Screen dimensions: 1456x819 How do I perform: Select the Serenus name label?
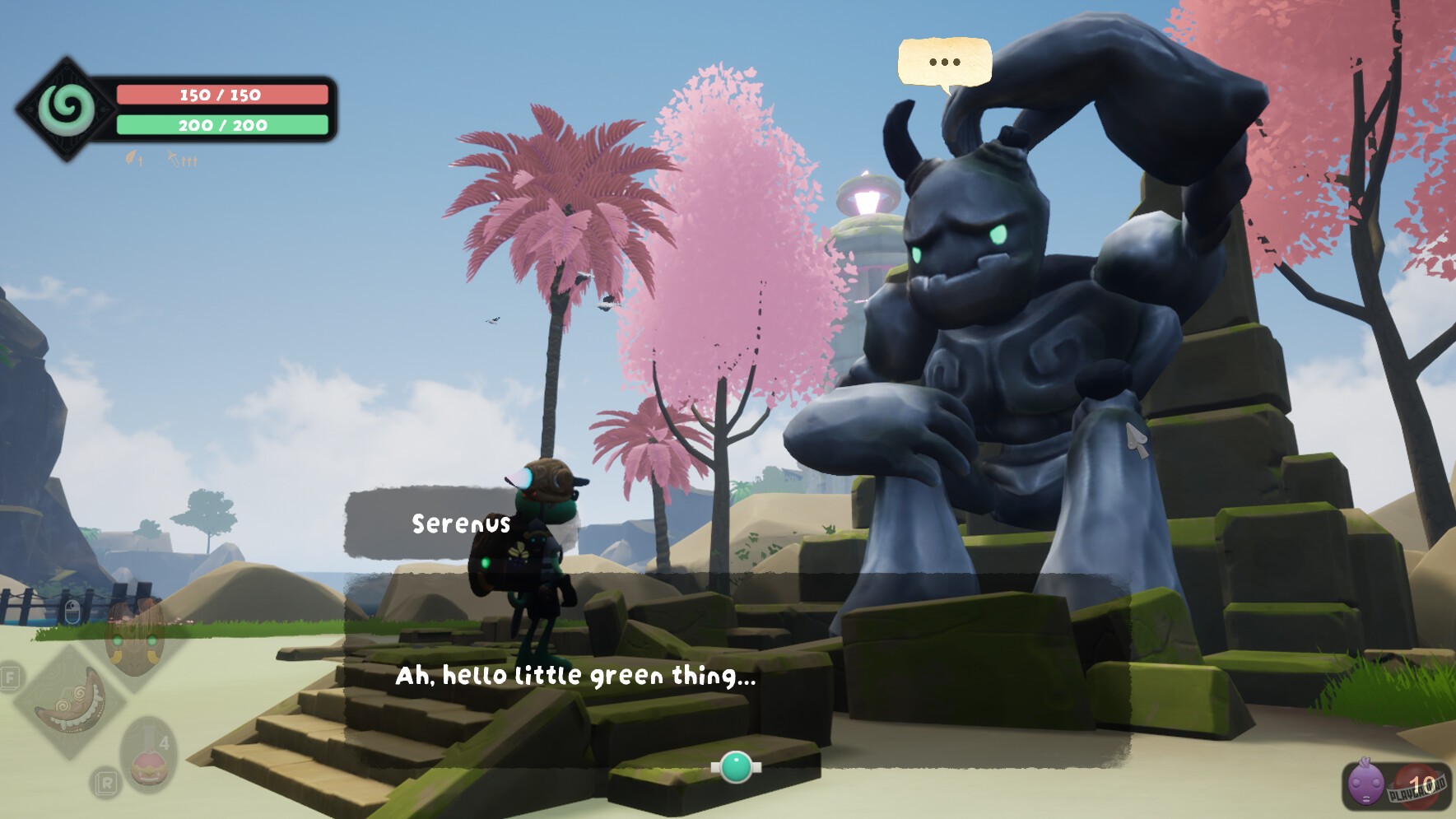tap(459, 522)
